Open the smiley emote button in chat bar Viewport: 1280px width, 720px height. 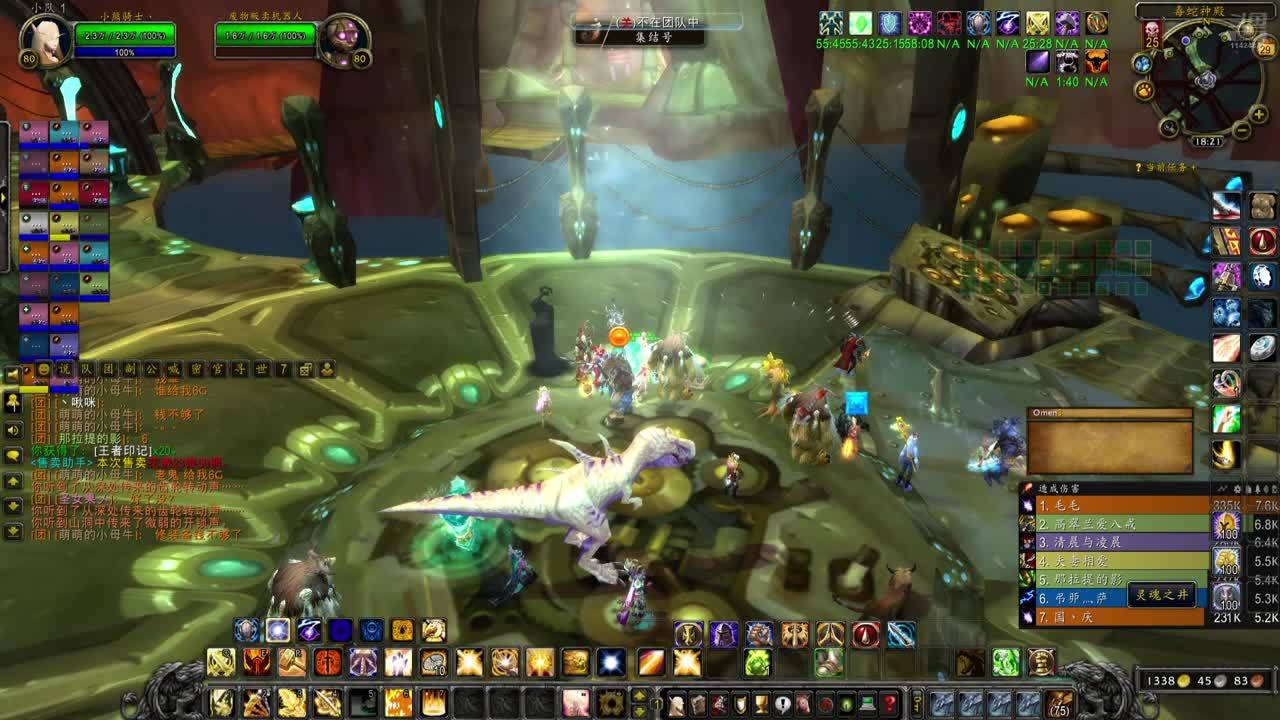43,370
